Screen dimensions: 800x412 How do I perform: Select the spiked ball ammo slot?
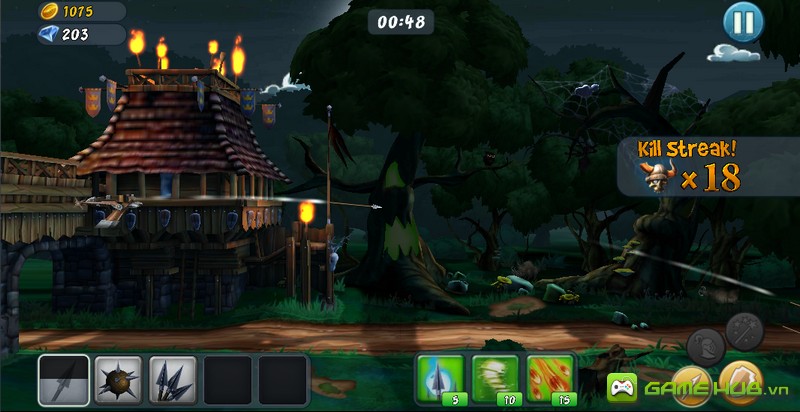coord(118,380)
